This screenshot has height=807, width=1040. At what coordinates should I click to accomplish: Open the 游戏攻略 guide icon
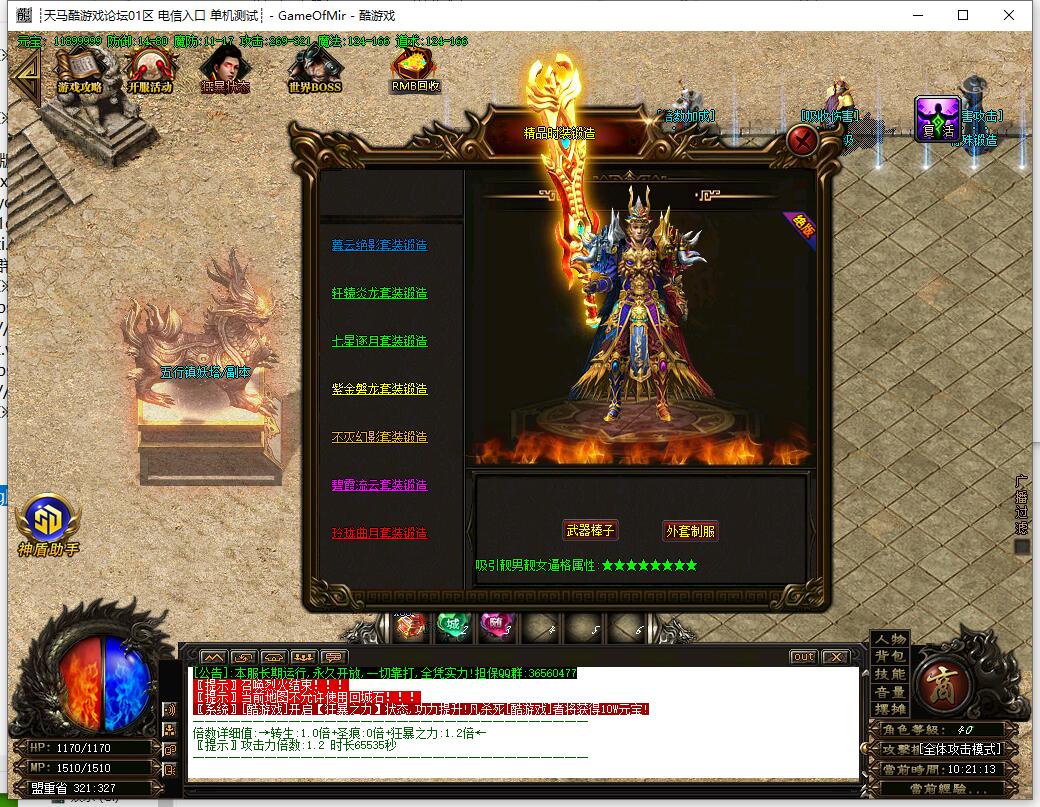[79, 71]
